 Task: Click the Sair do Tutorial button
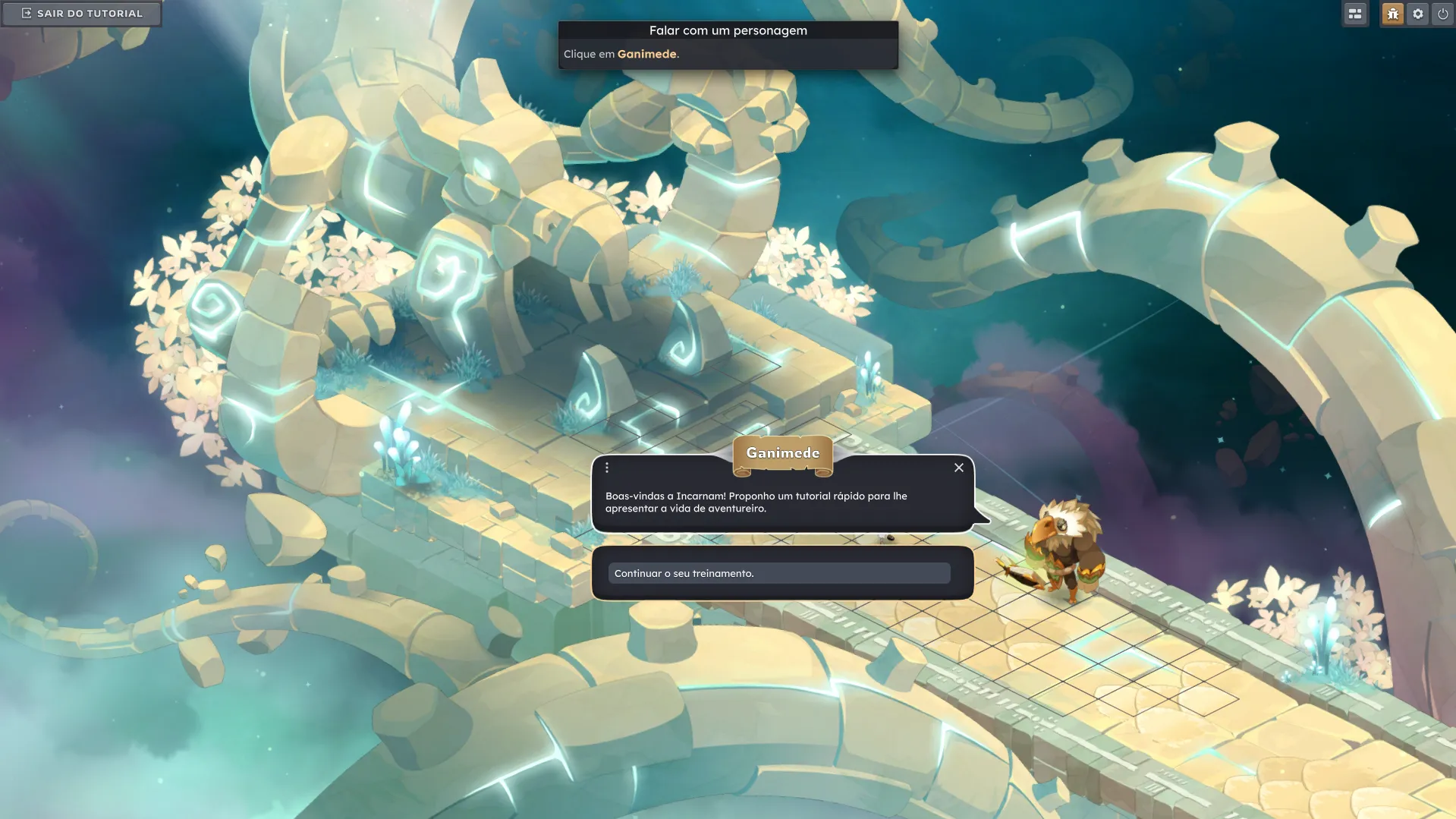[x=81, y=14]
